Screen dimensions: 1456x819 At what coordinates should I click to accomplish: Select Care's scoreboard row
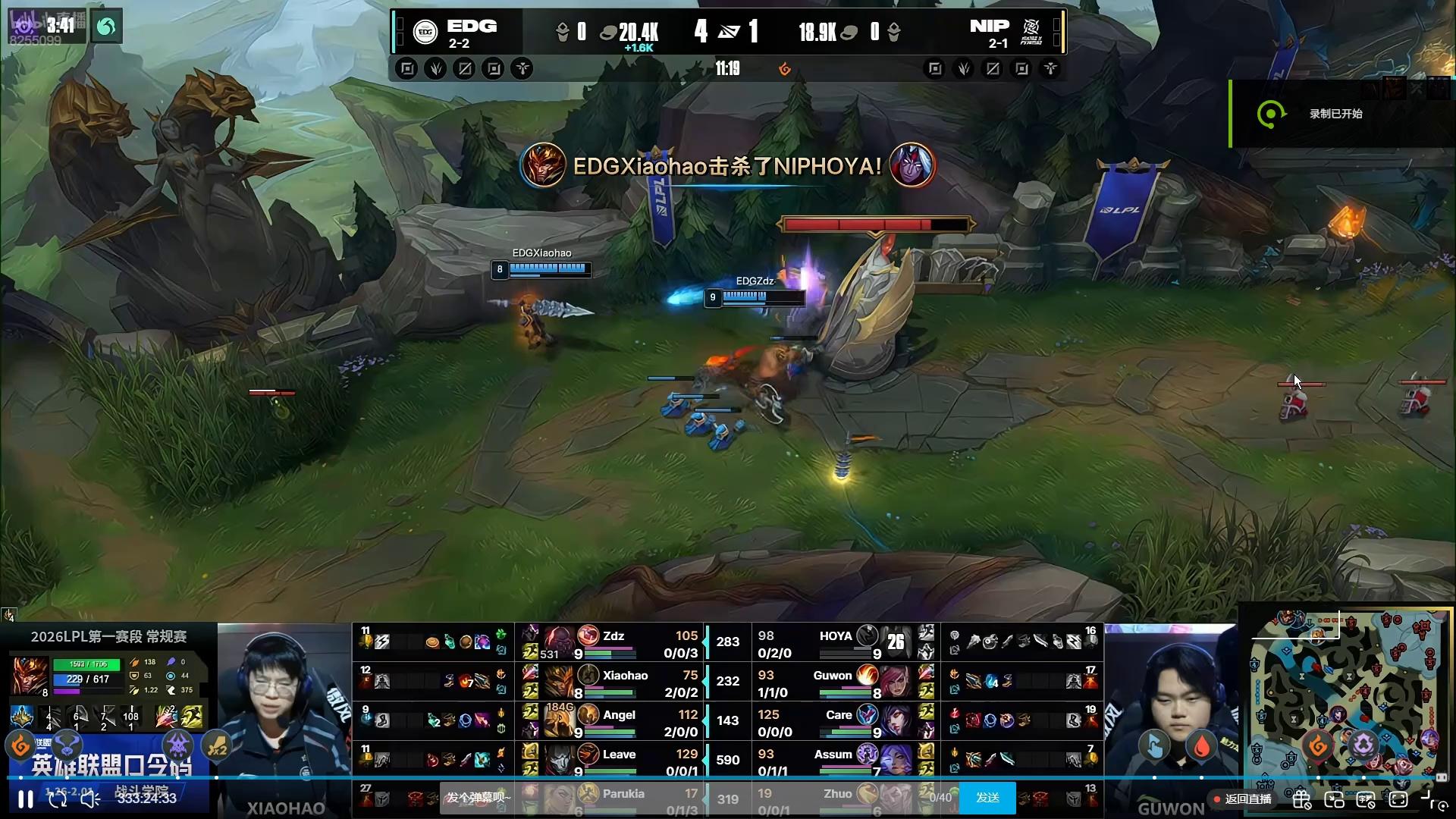(834, 722)
